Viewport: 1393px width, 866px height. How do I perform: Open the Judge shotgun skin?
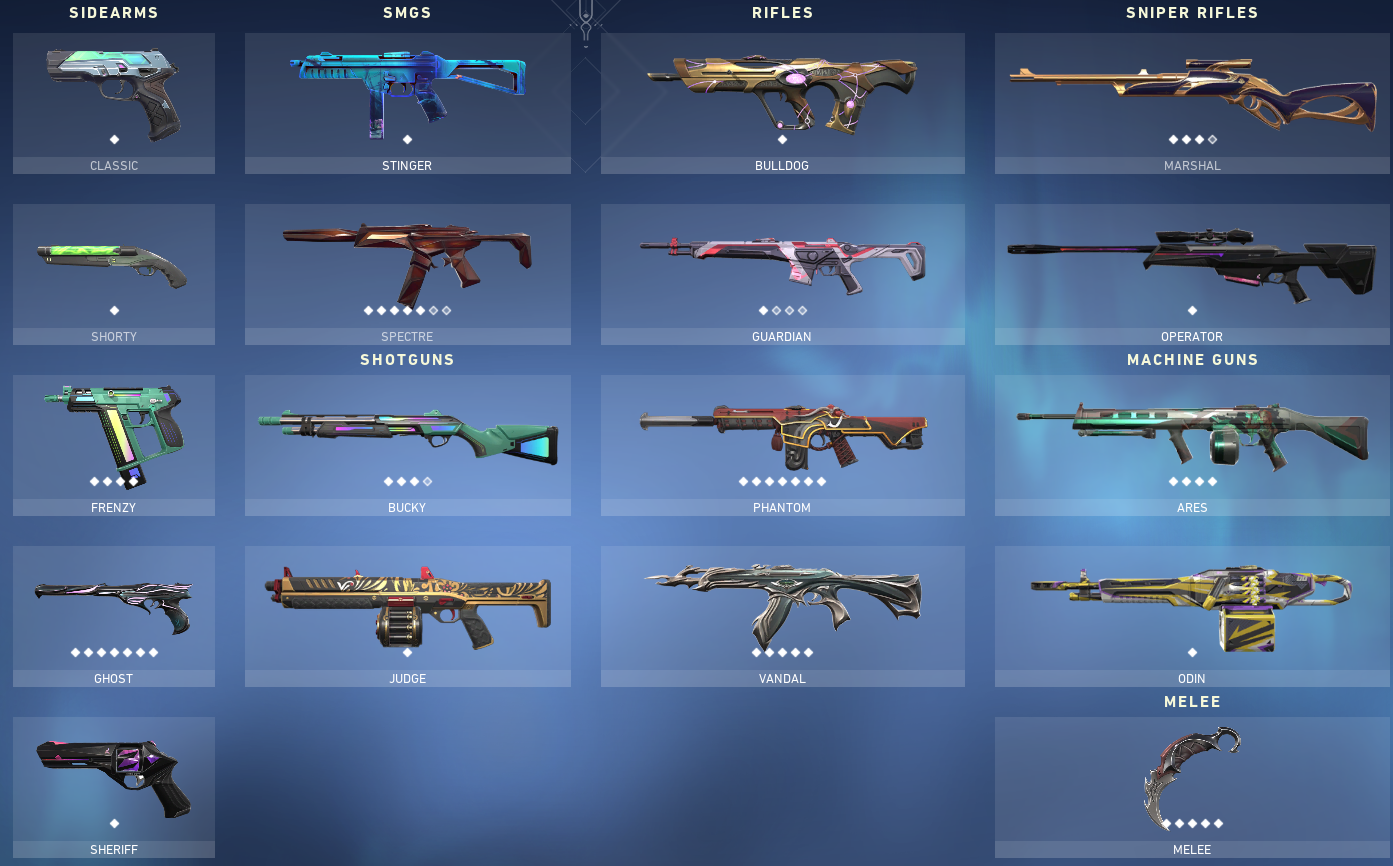point(407,605)
